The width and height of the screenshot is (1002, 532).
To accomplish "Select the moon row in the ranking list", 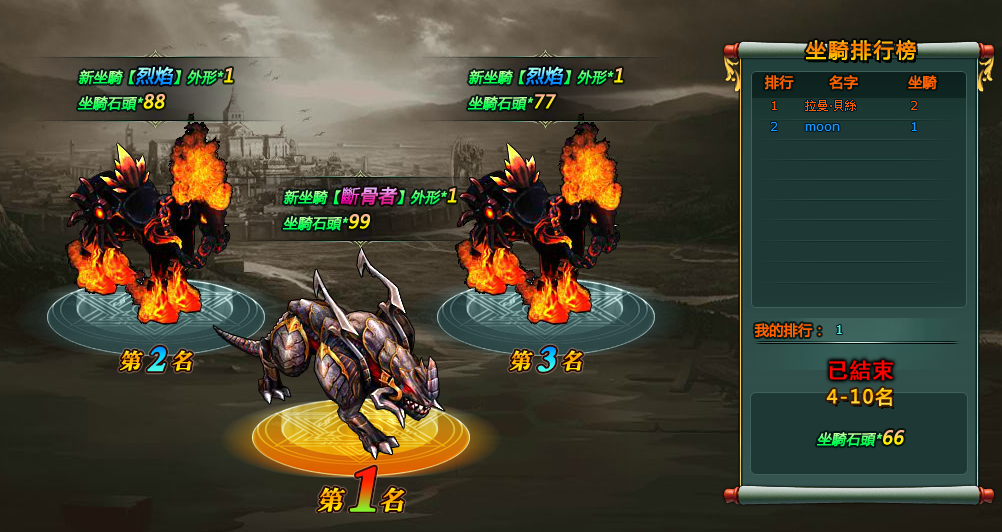I will point(858,127).
